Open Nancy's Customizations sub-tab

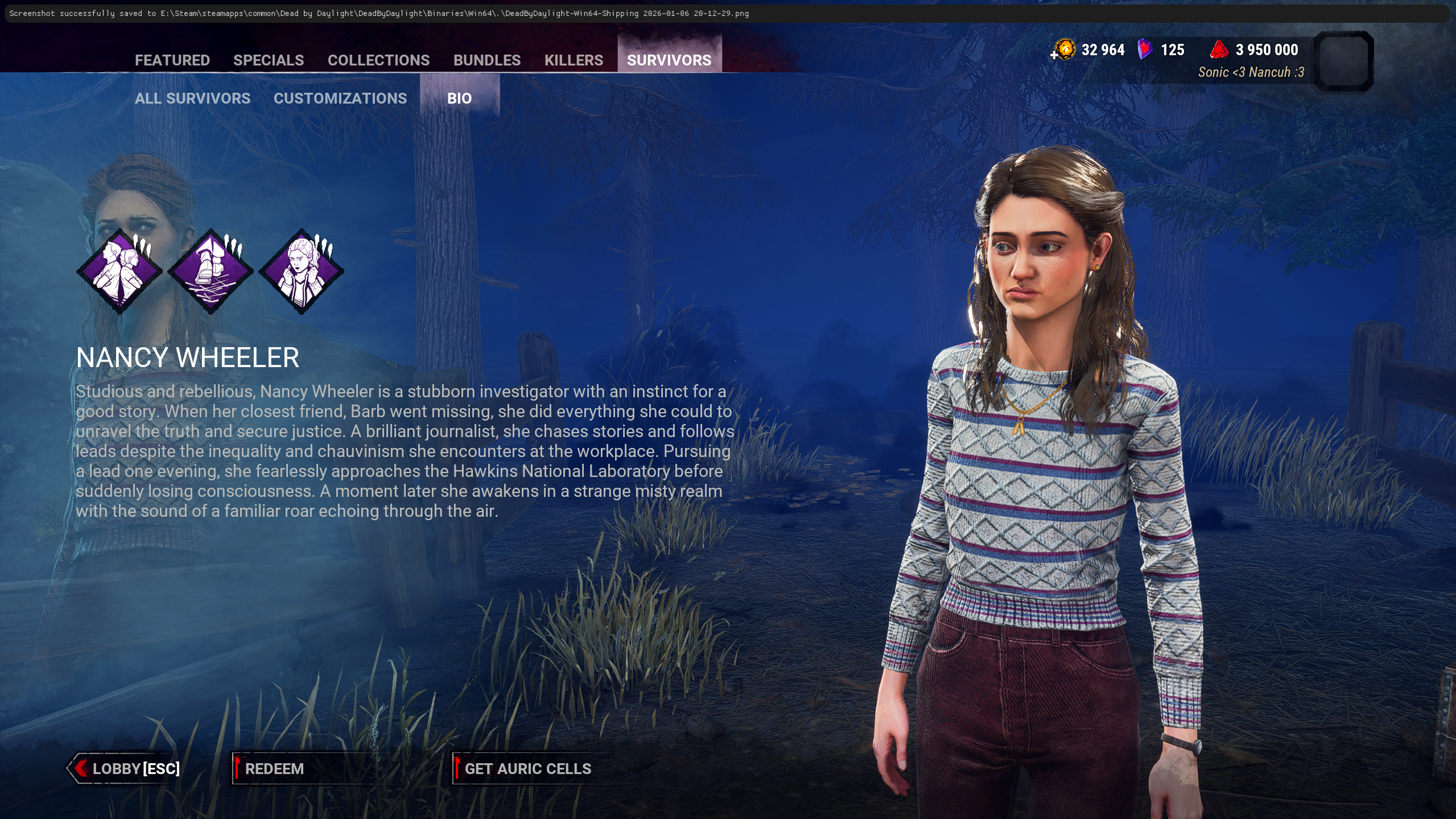coord(340,98)
